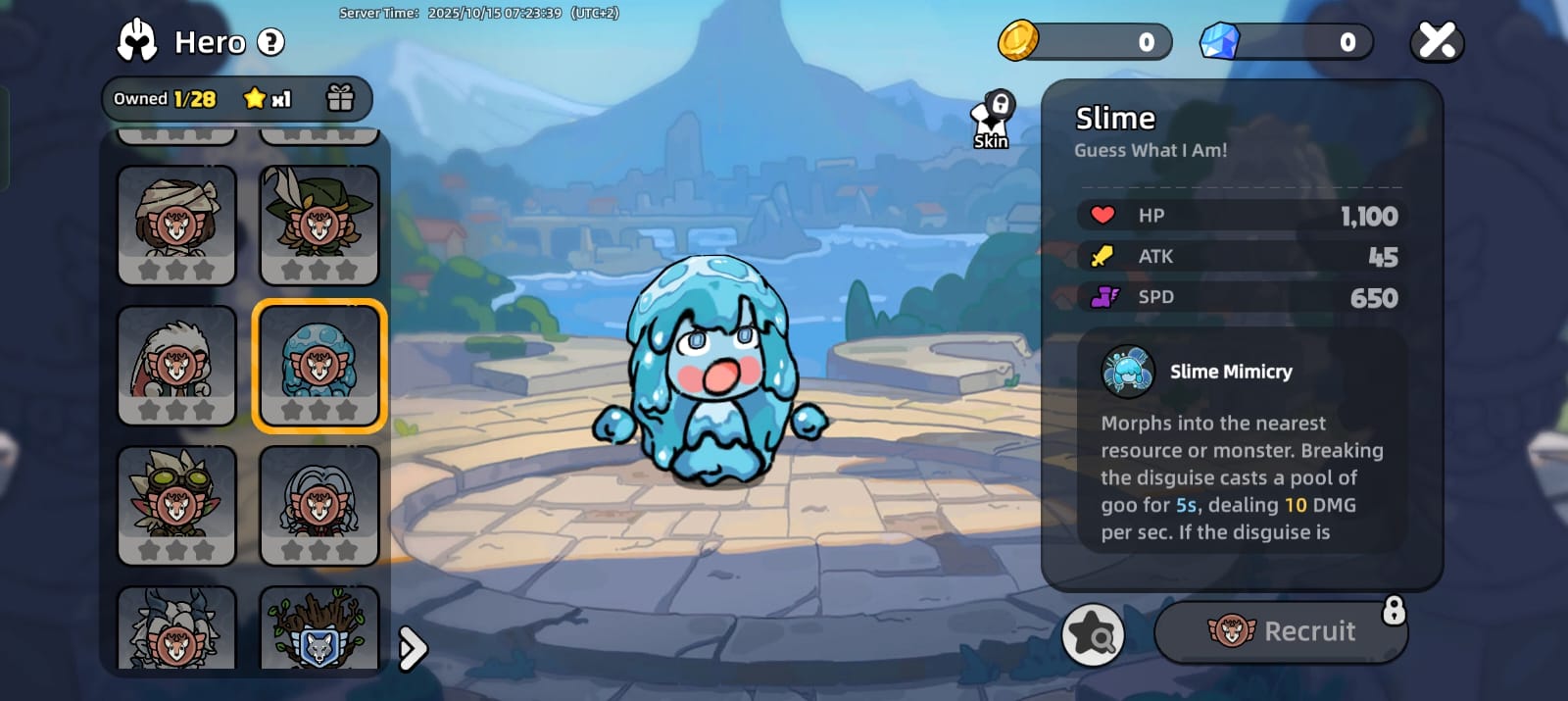Open the star magnifier preview button
This screenshot has width=1568, height=701.
click(x=1093, y=634)
